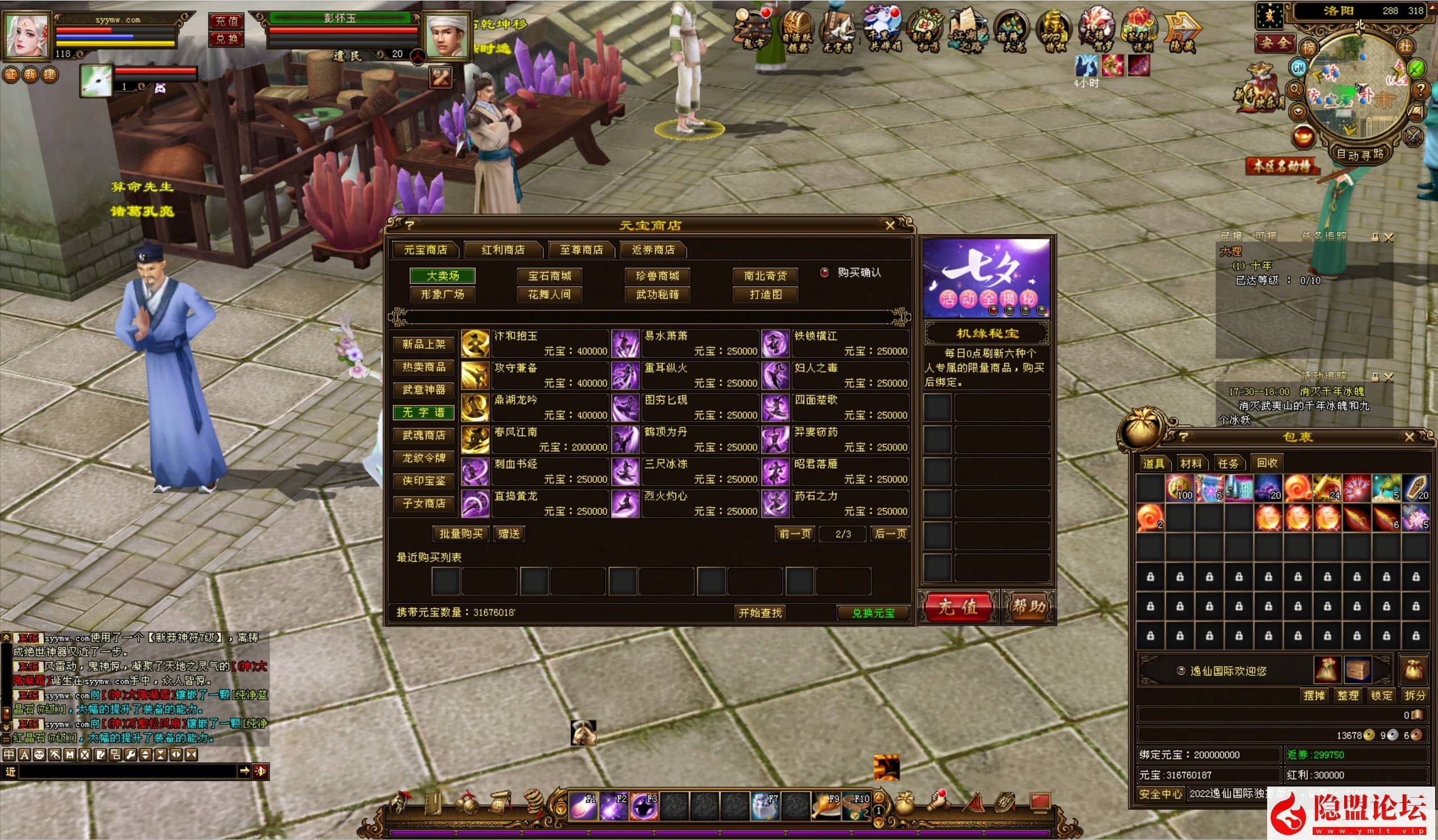Close the 元宝商店 shop window
This screenshot has width=1438, height=840.
coord(890,226)
